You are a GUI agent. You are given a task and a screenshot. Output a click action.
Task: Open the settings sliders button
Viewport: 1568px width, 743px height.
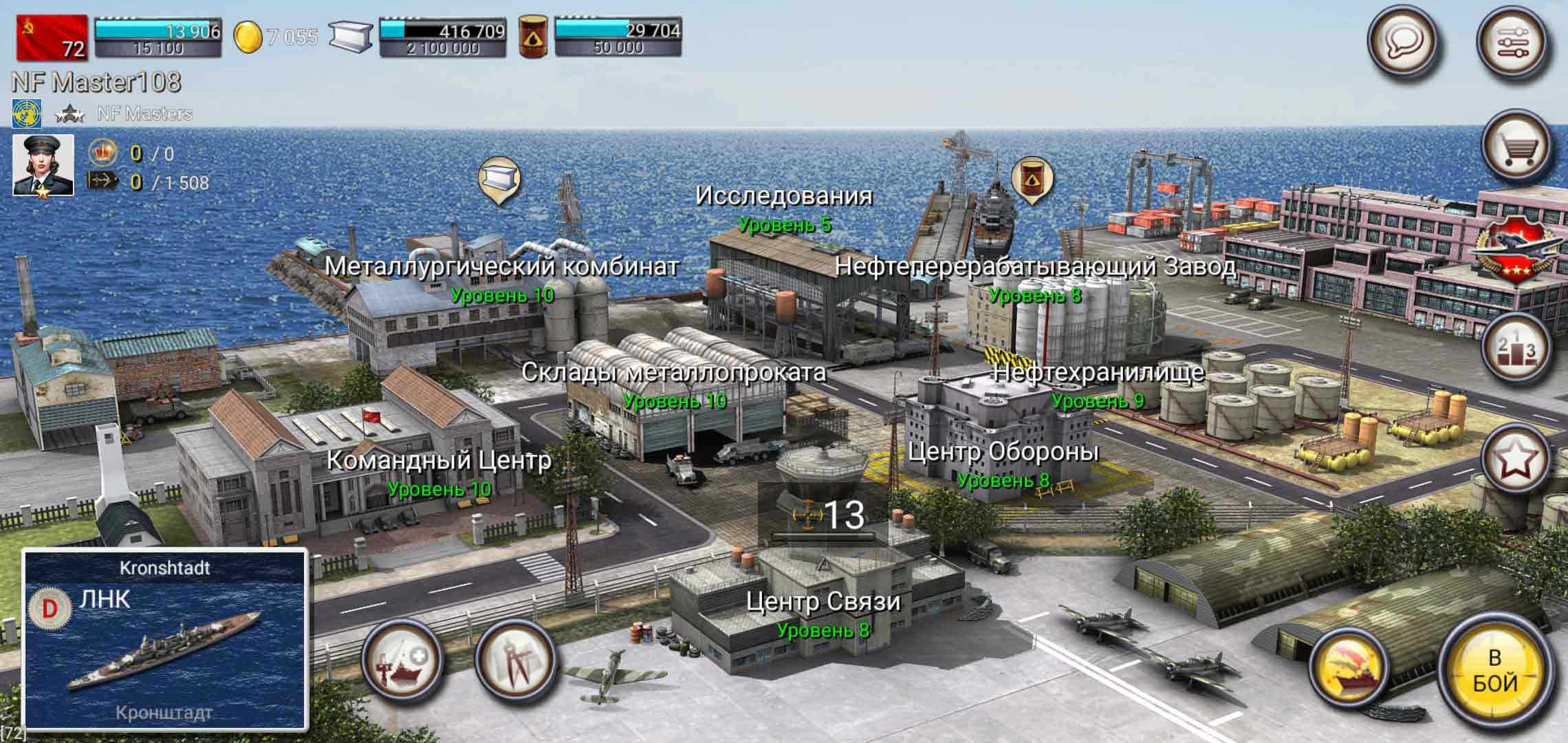pyautogui.click(x=1512, y=43)
